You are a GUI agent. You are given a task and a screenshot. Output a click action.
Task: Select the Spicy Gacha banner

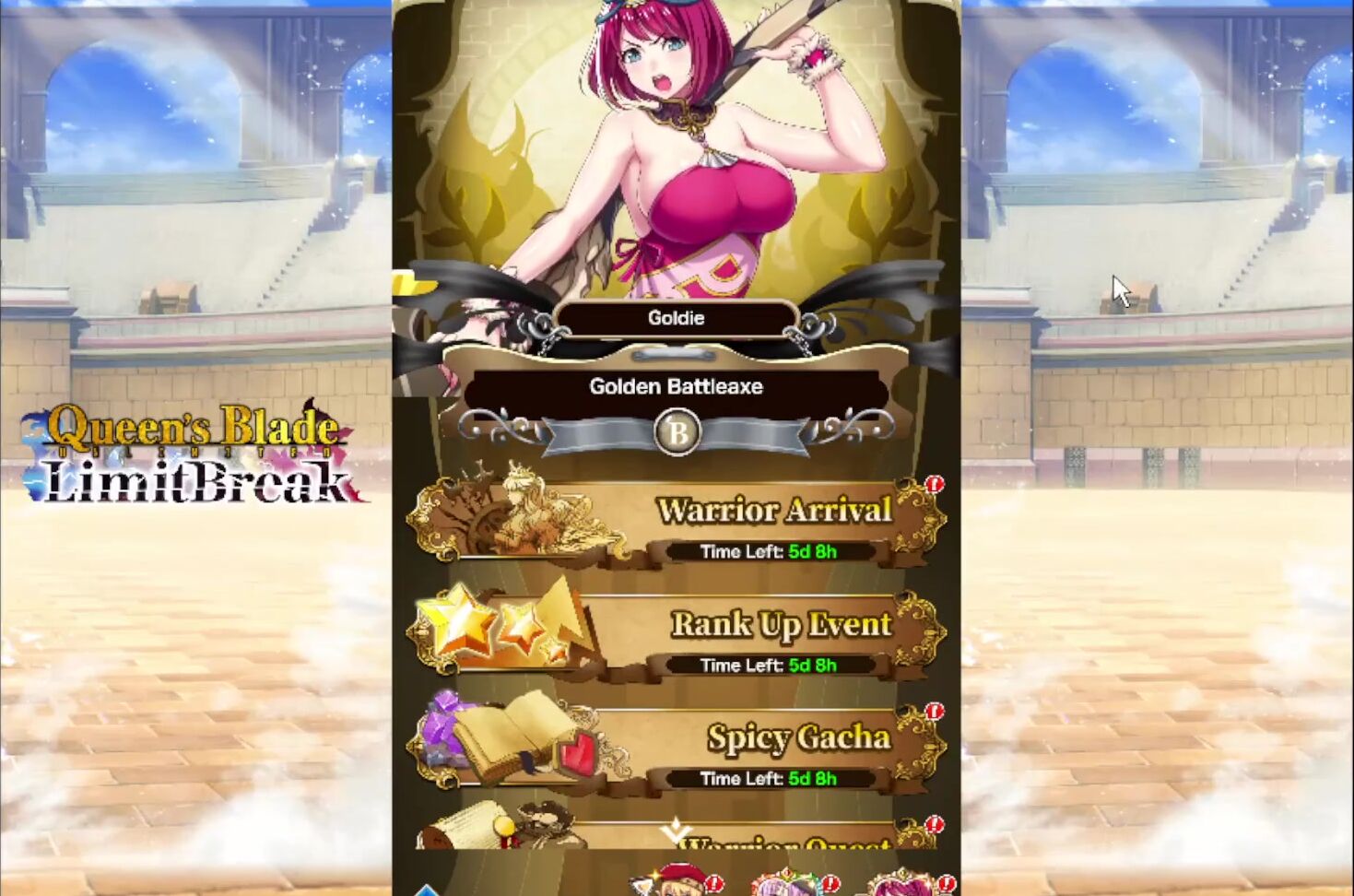coord(798,737)
